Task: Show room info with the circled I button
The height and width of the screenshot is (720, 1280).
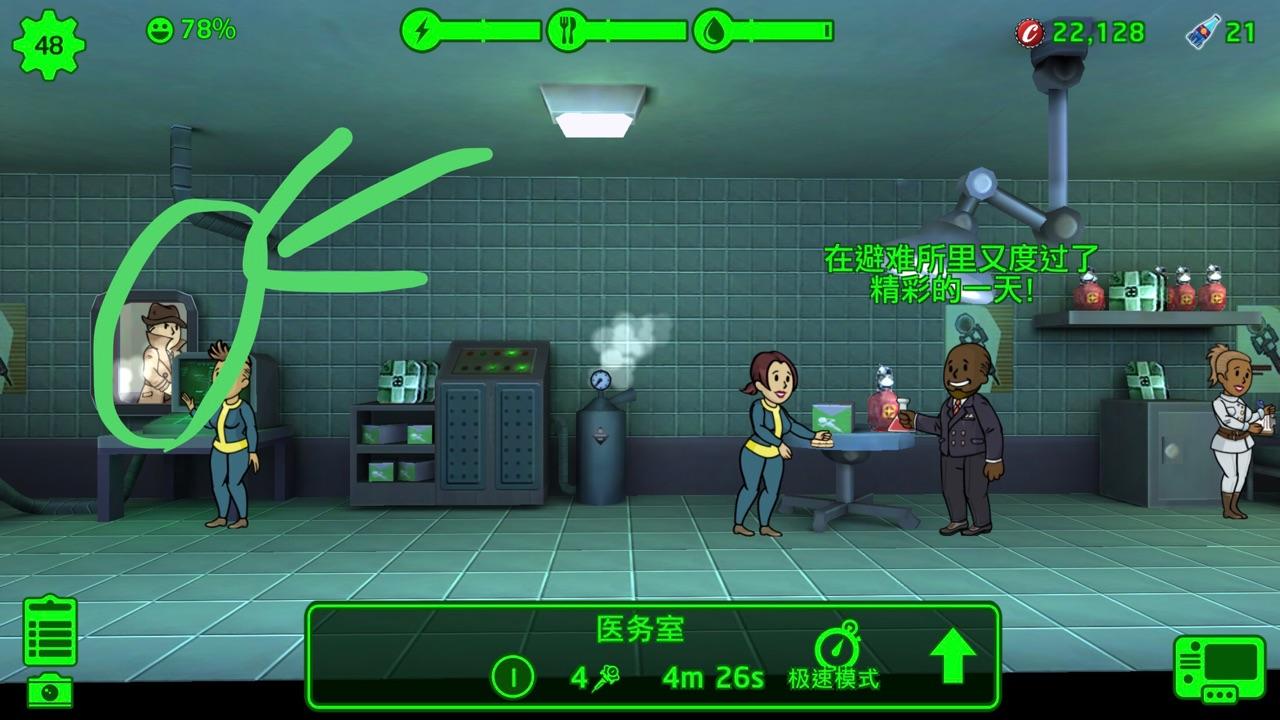Action: (514, 678)
